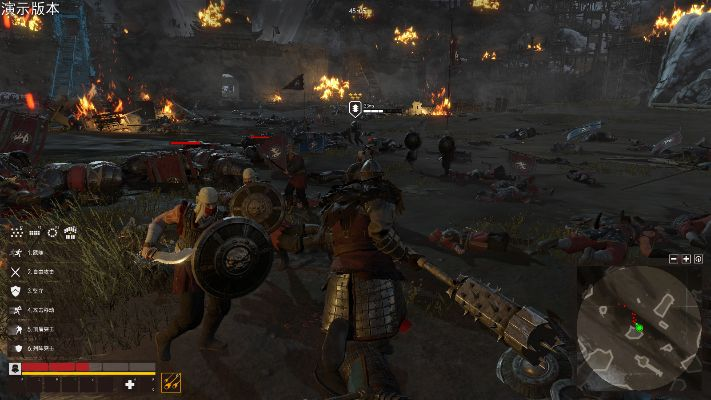This screenshot has height=400, width=711.
Task: Select the charging-soldier command numbered 4
Action: coord(16,309)
